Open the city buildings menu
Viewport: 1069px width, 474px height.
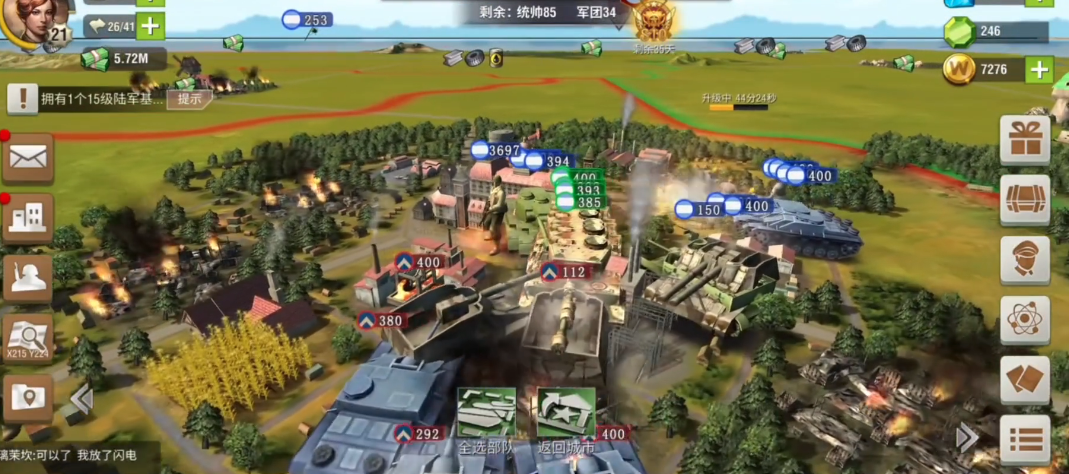tap(28, 218)
